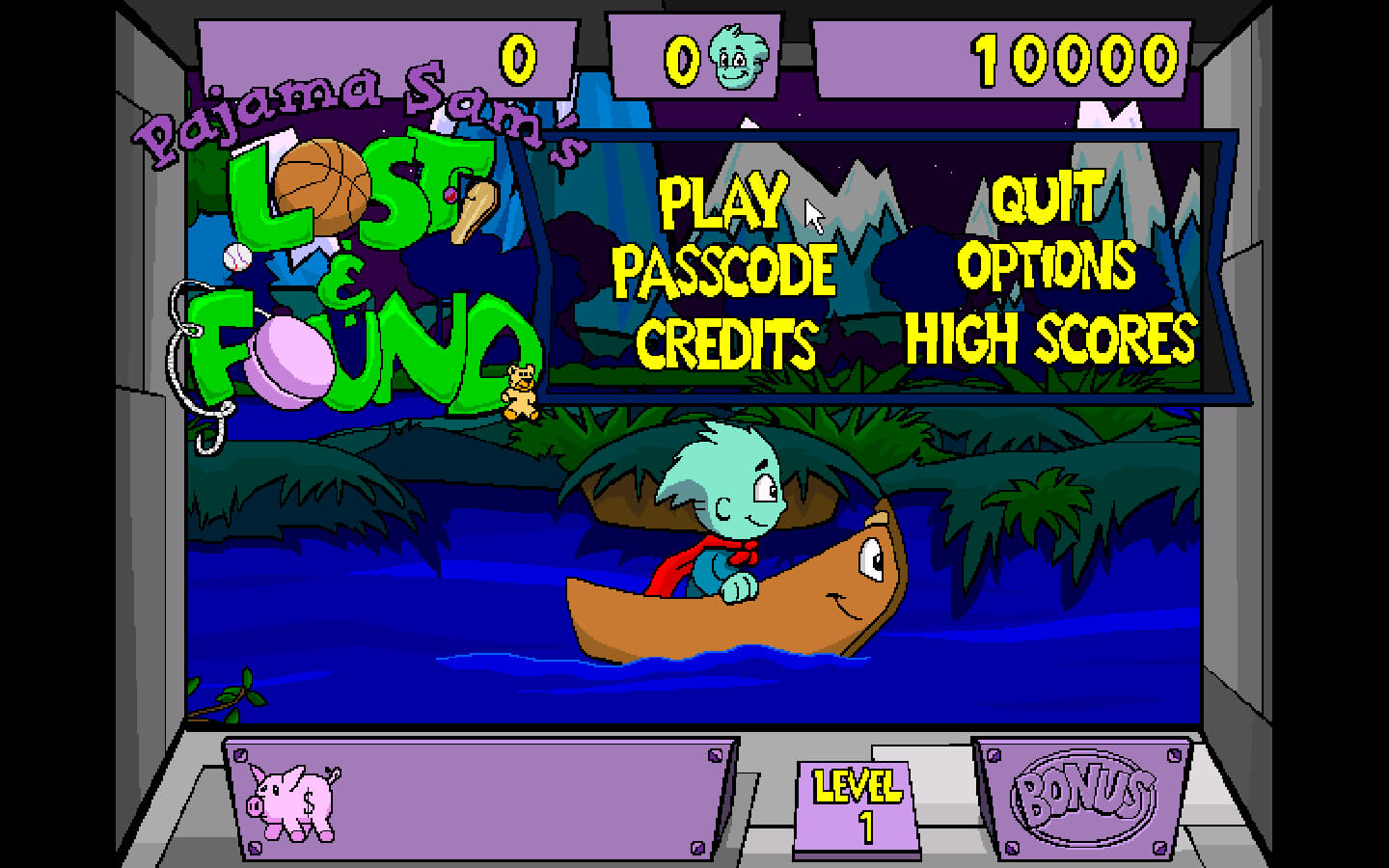
Task: Start the game with PLAY
Action: coord(723,201)
